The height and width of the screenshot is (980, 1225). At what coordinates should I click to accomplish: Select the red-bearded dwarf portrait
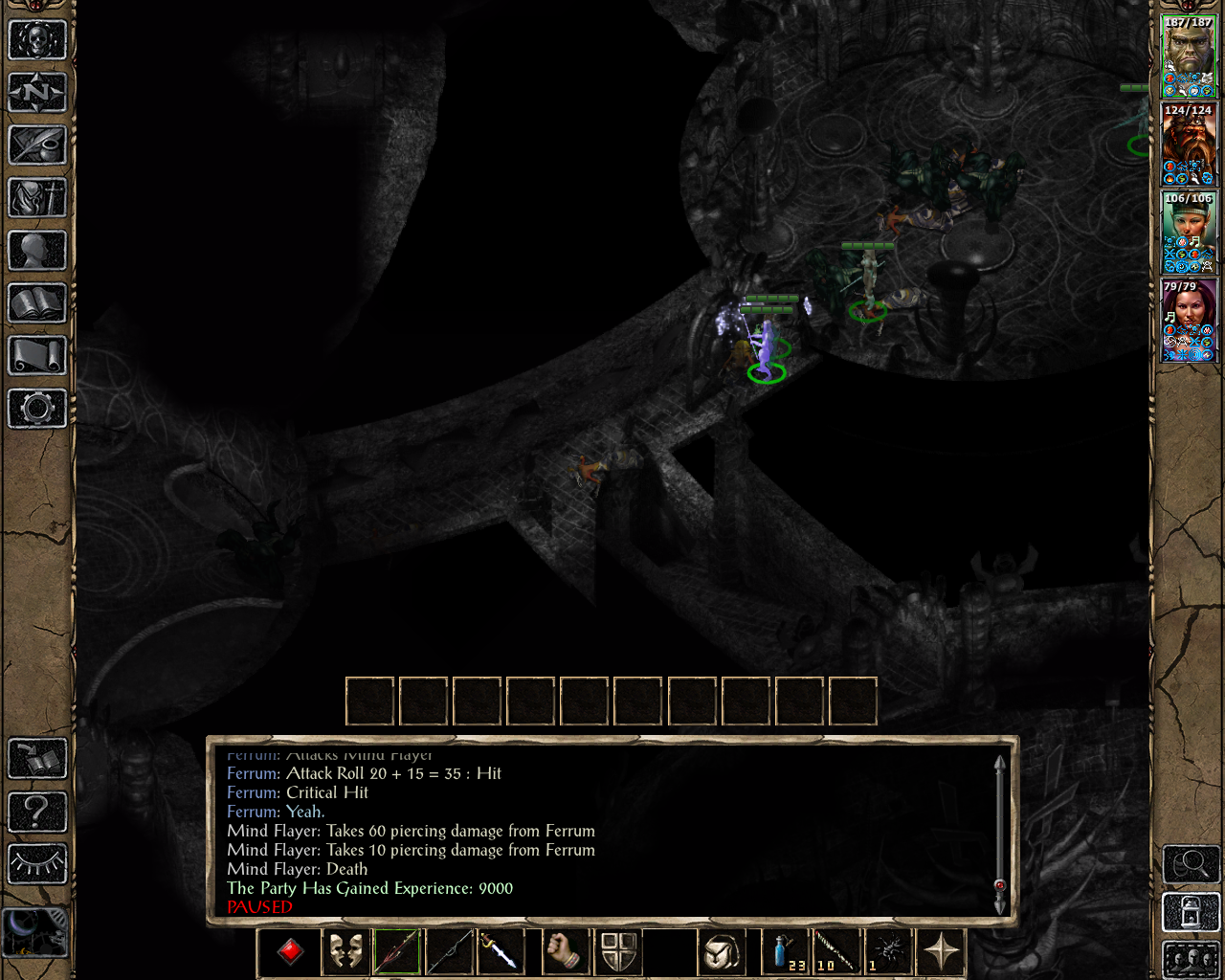coord(1189,144)
